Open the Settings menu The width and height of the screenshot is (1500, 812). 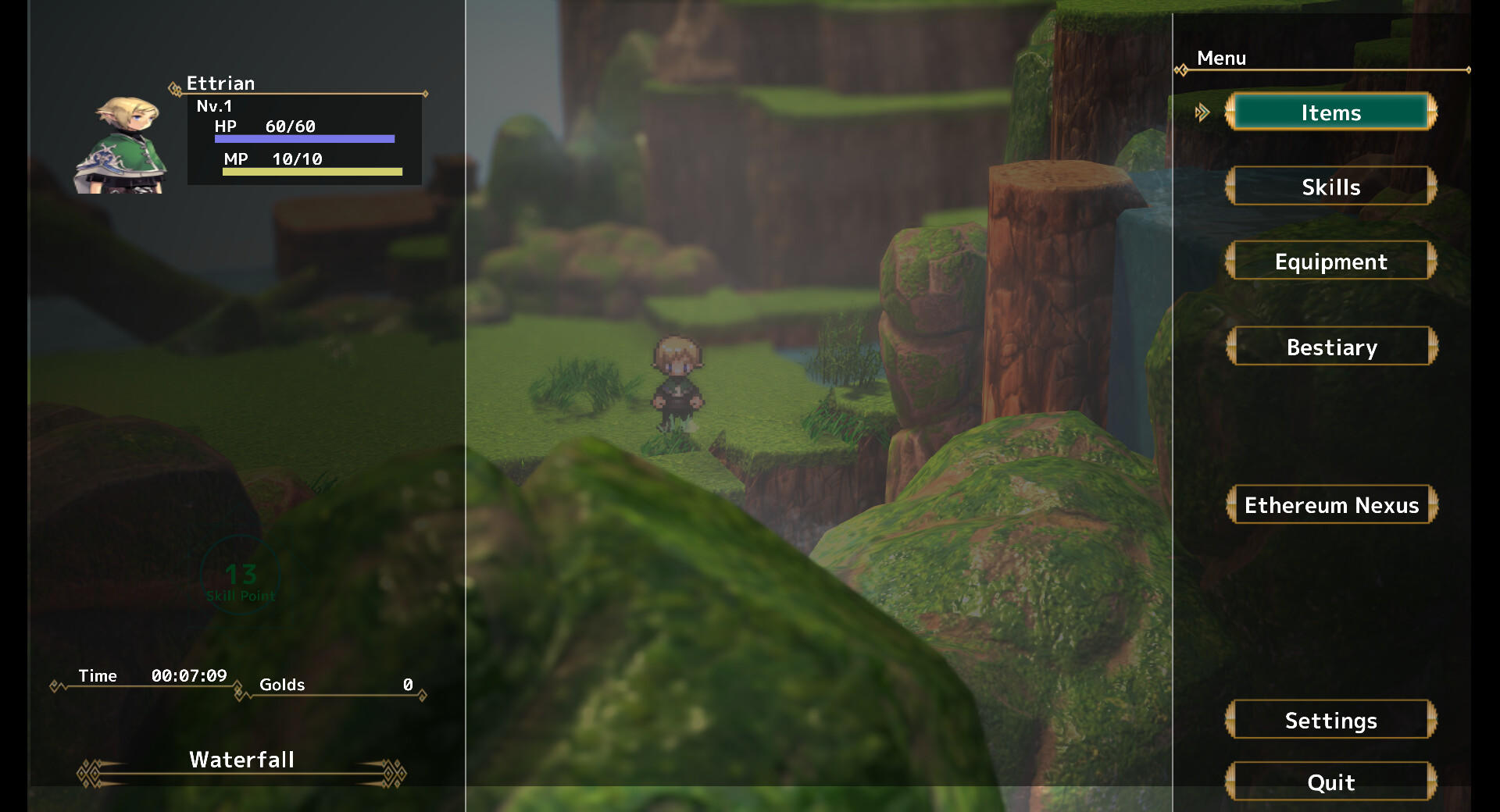(x=1330, y=720)
